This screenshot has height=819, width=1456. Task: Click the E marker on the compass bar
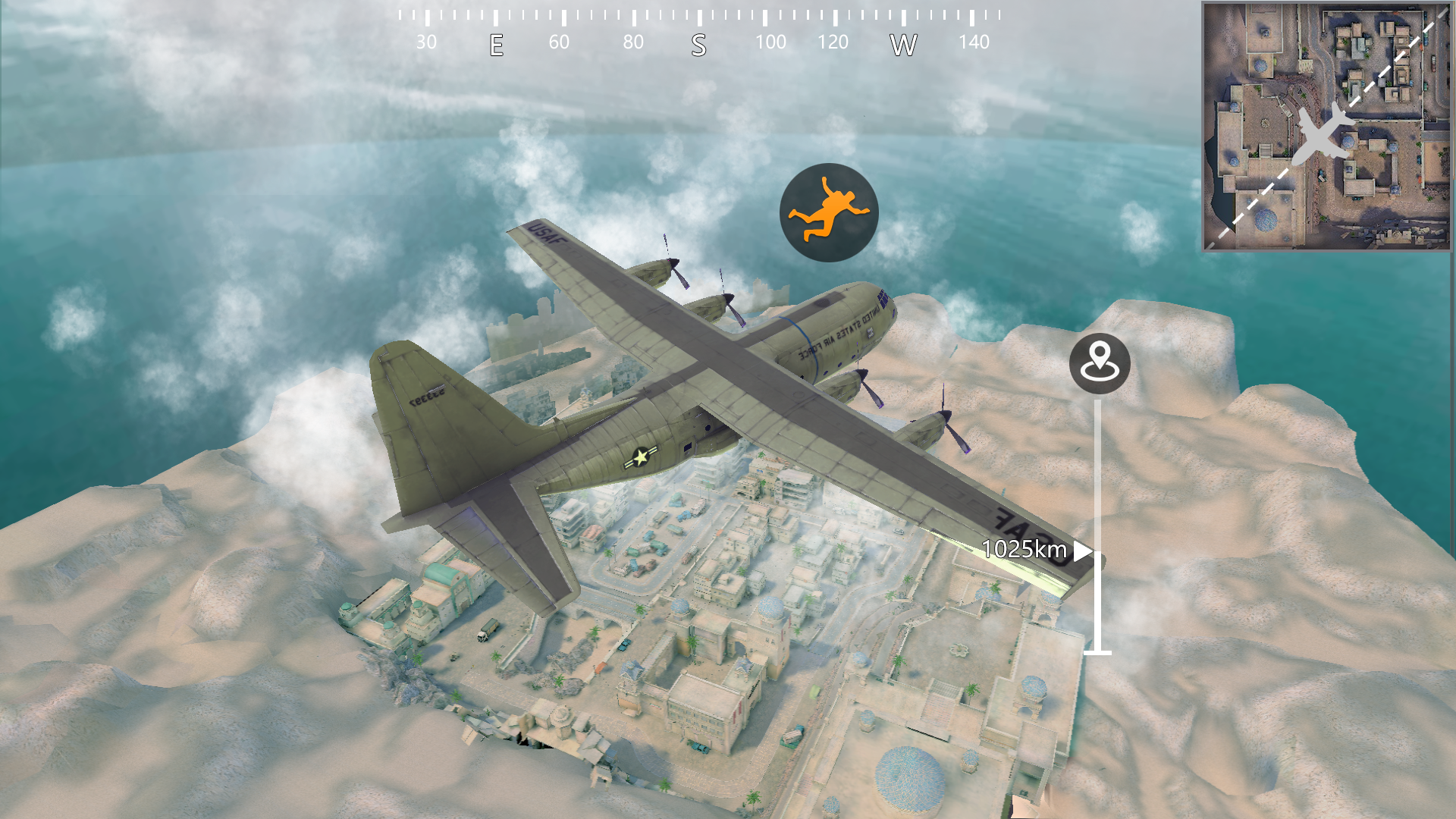(497, 45)
